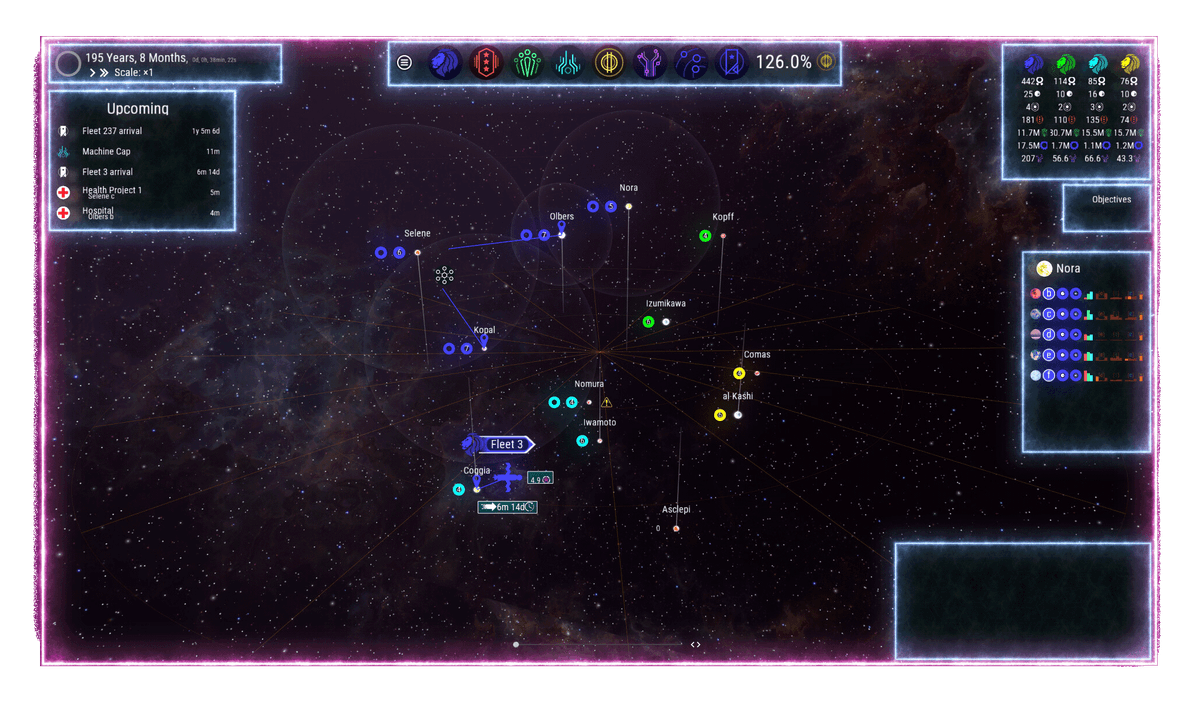This screenshot has width=1200, height=704.
Task: Open the red three-star military panel
Action: point(486,63)
